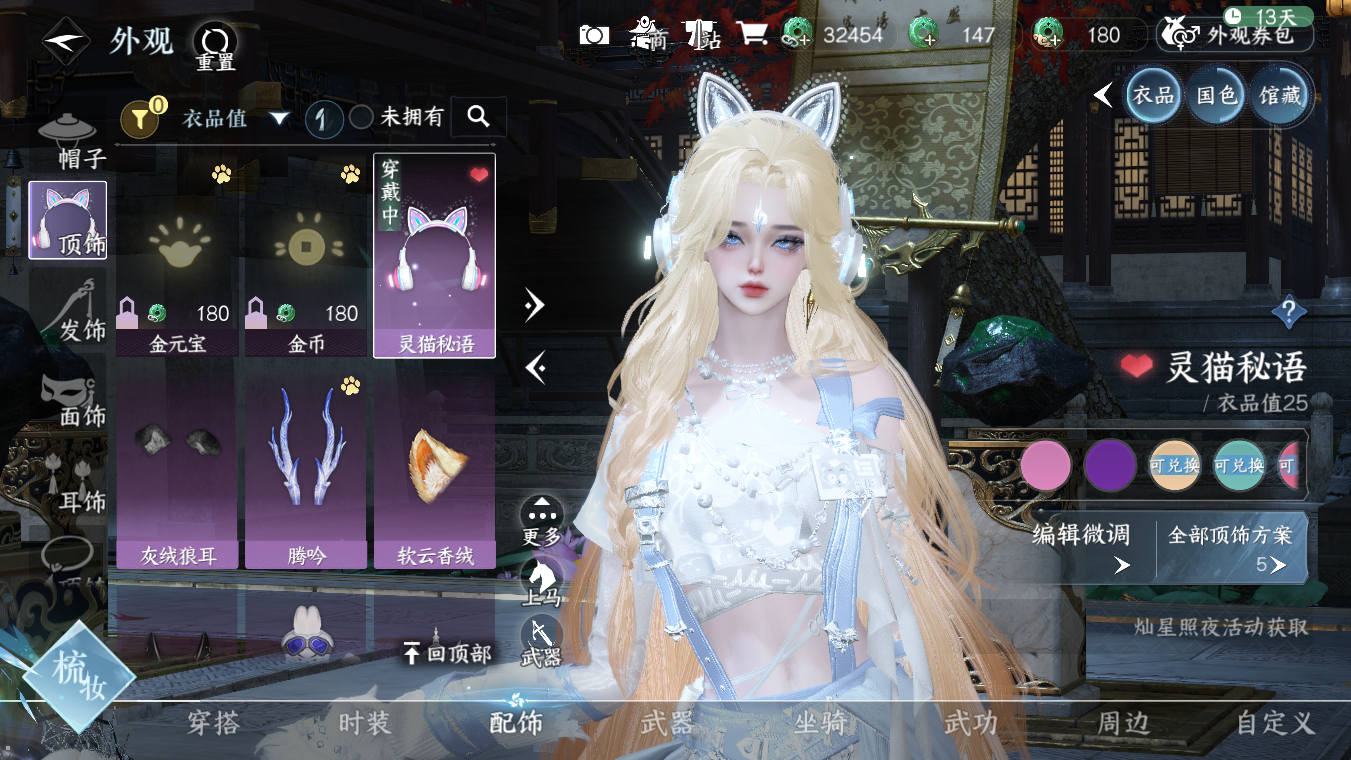This screenshot has height=760, width=1351.
Task: Go back using the top-left arrow
Action: pos(63,42)
